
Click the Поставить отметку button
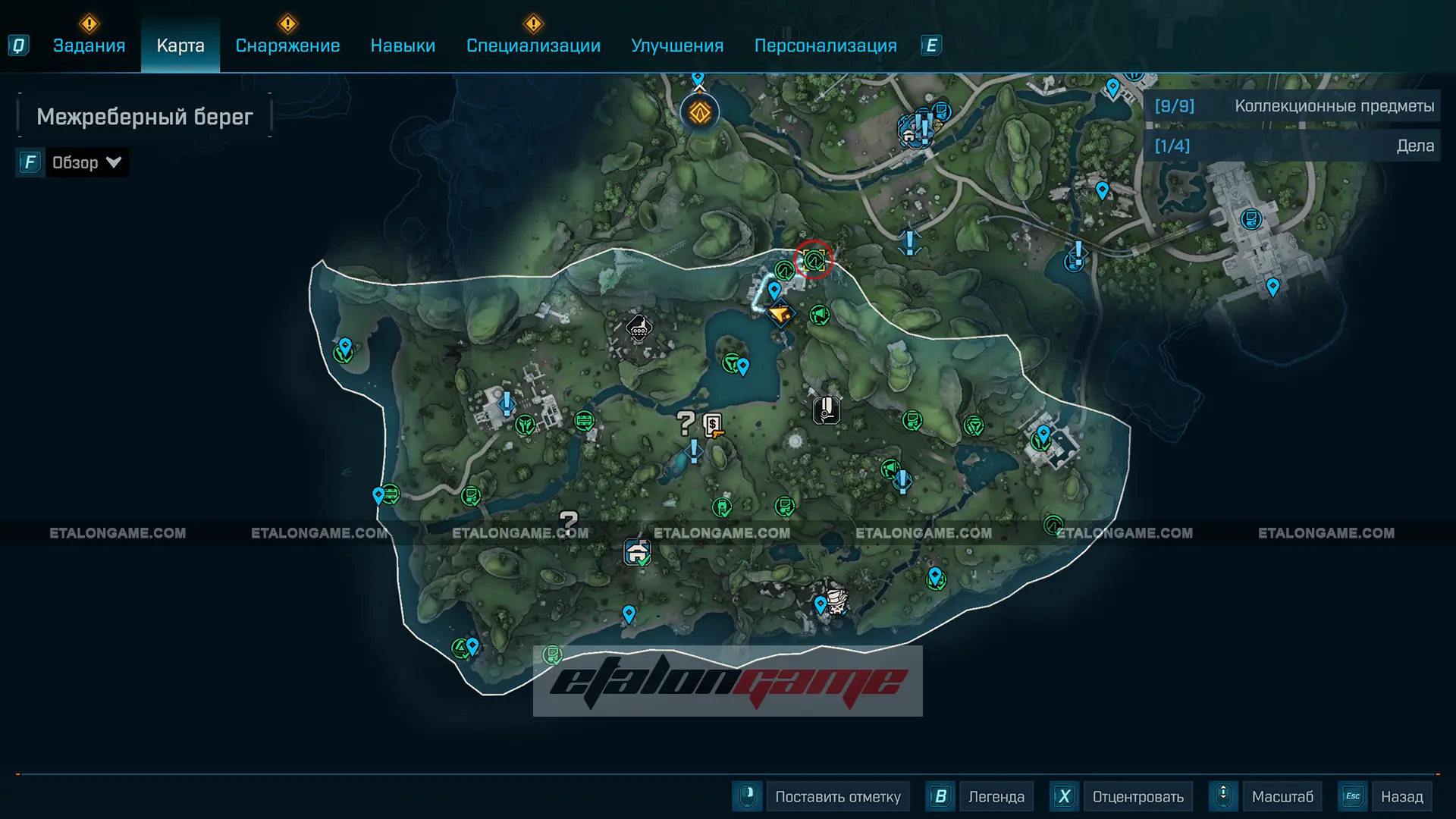837,796
